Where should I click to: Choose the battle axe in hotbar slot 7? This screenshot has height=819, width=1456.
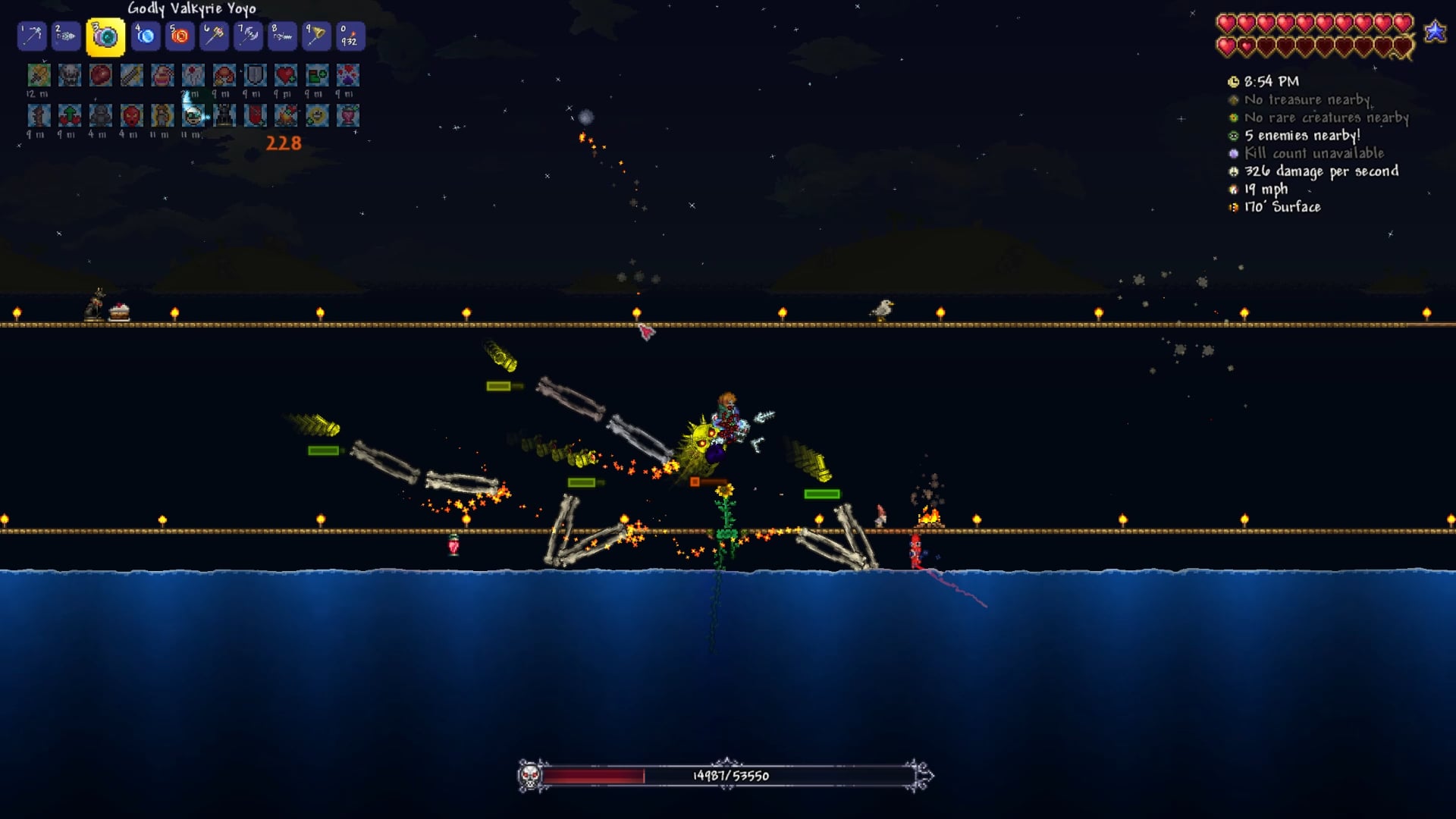pos(249,36)
